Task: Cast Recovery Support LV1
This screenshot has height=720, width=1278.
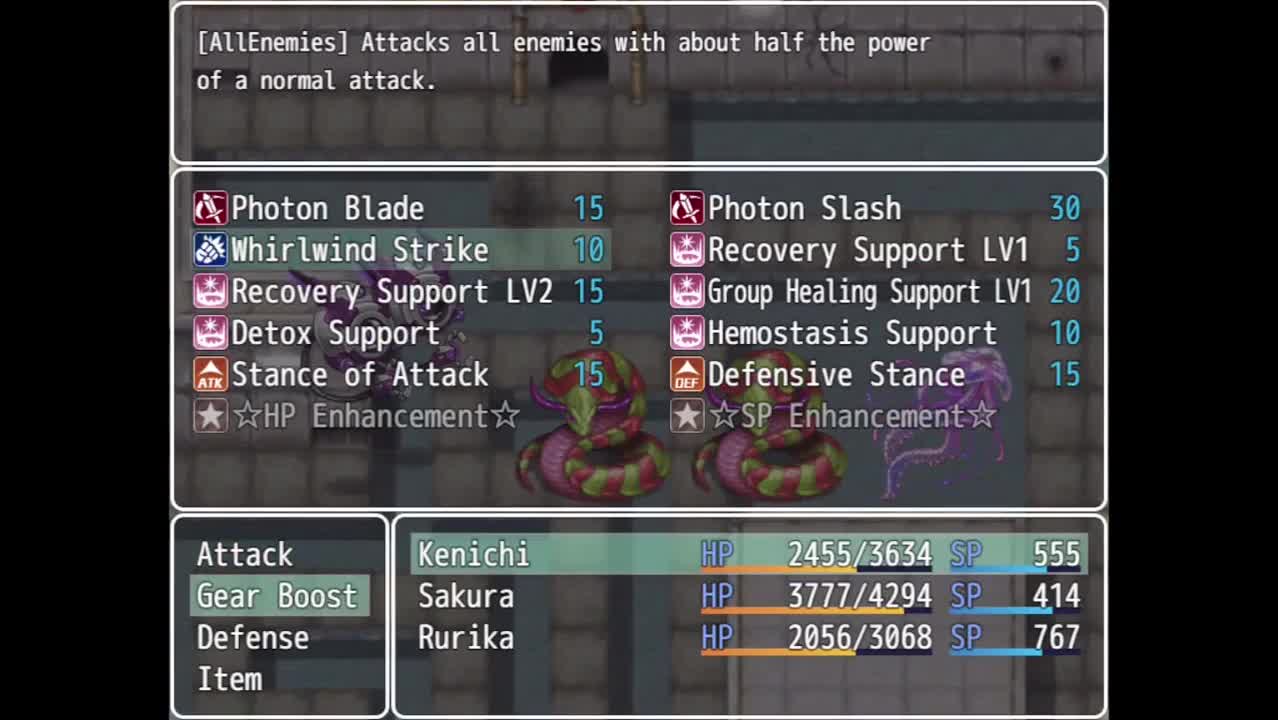Action: pos(876,250)
